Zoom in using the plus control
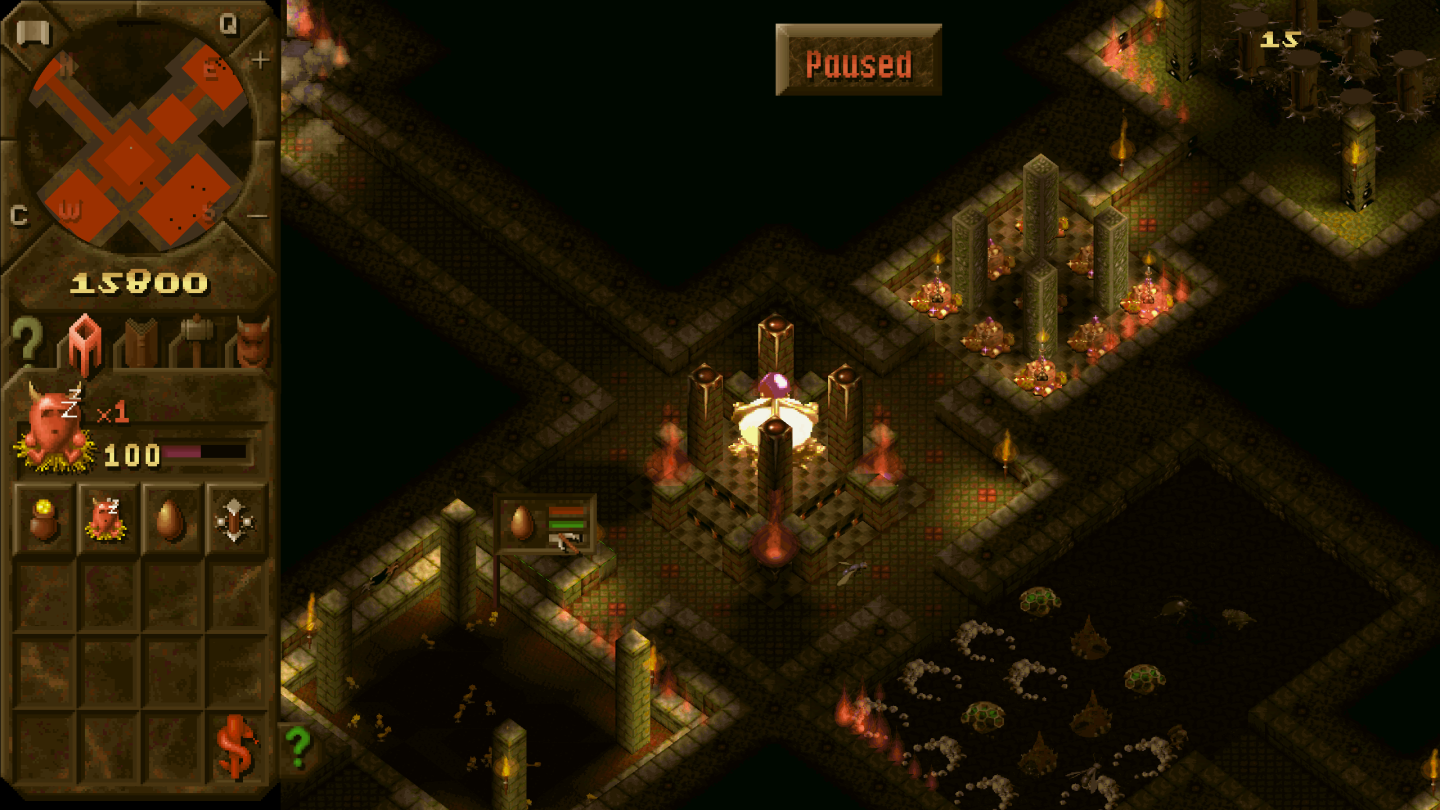Screen dimensions: 1440x810 [262, 60]
